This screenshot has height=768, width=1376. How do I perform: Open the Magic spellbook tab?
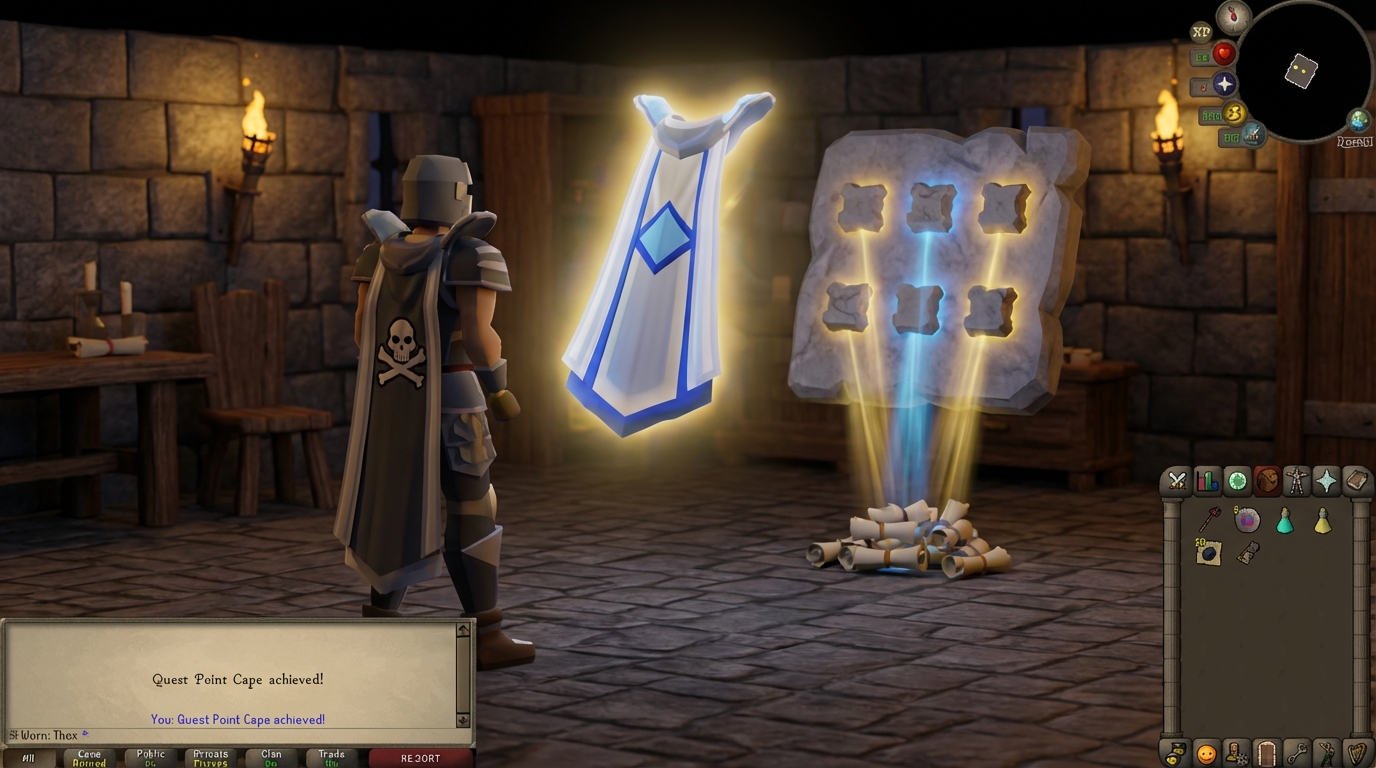coord(1356,481)
